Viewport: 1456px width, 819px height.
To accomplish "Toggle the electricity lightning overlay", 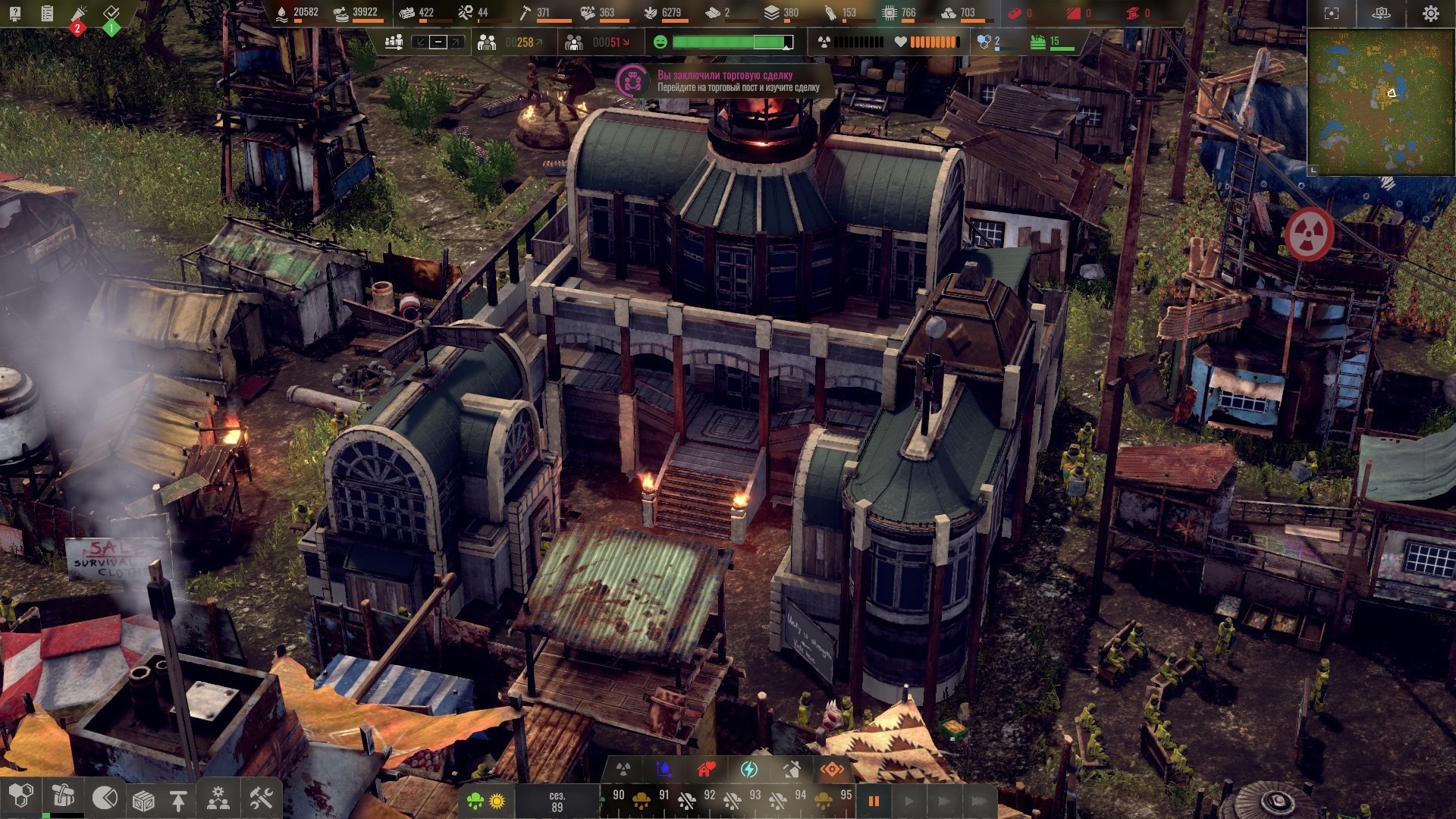I will 748,770.
